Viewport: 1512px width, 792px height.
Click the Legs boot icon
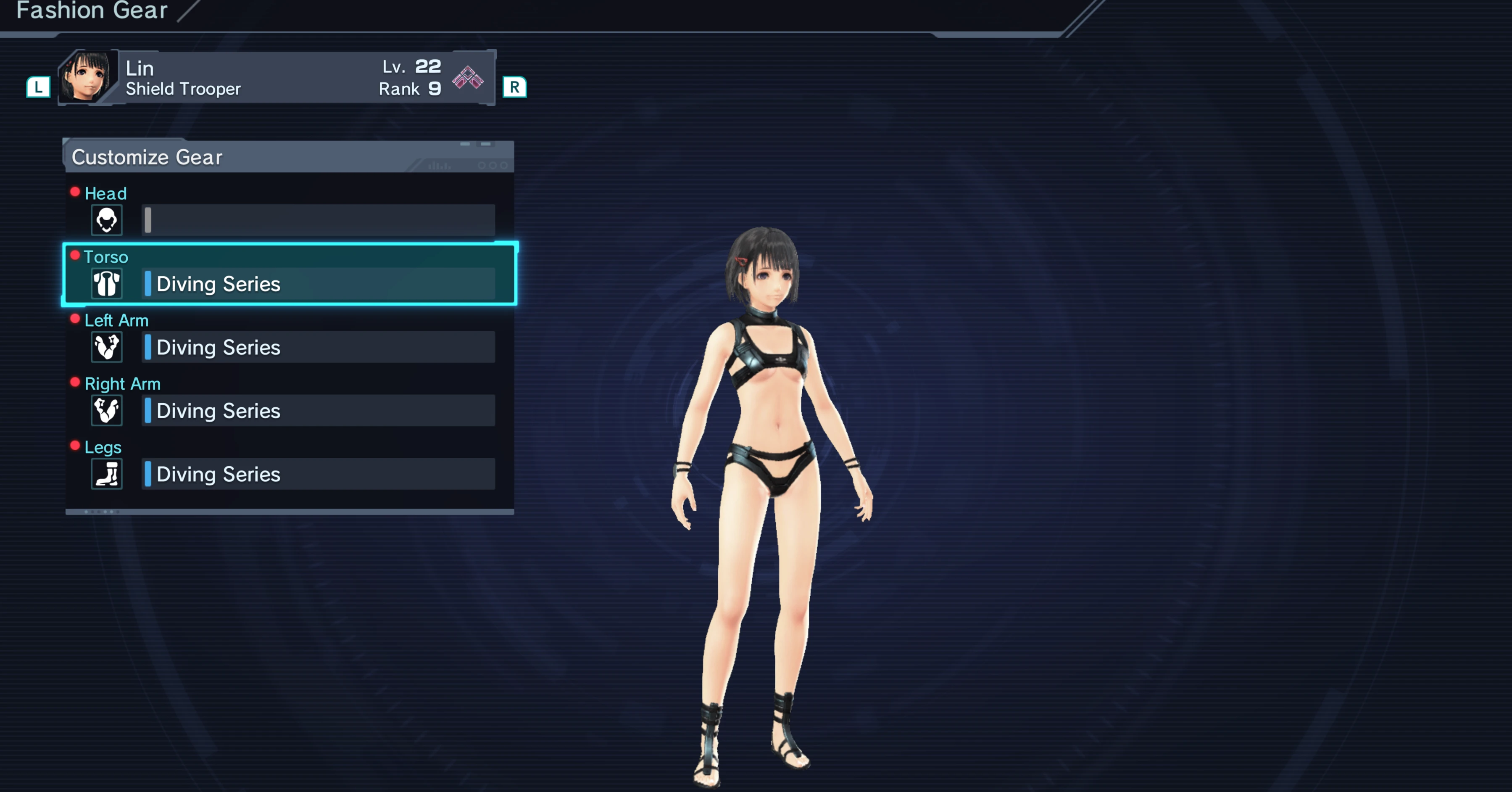tap(106, 474)
